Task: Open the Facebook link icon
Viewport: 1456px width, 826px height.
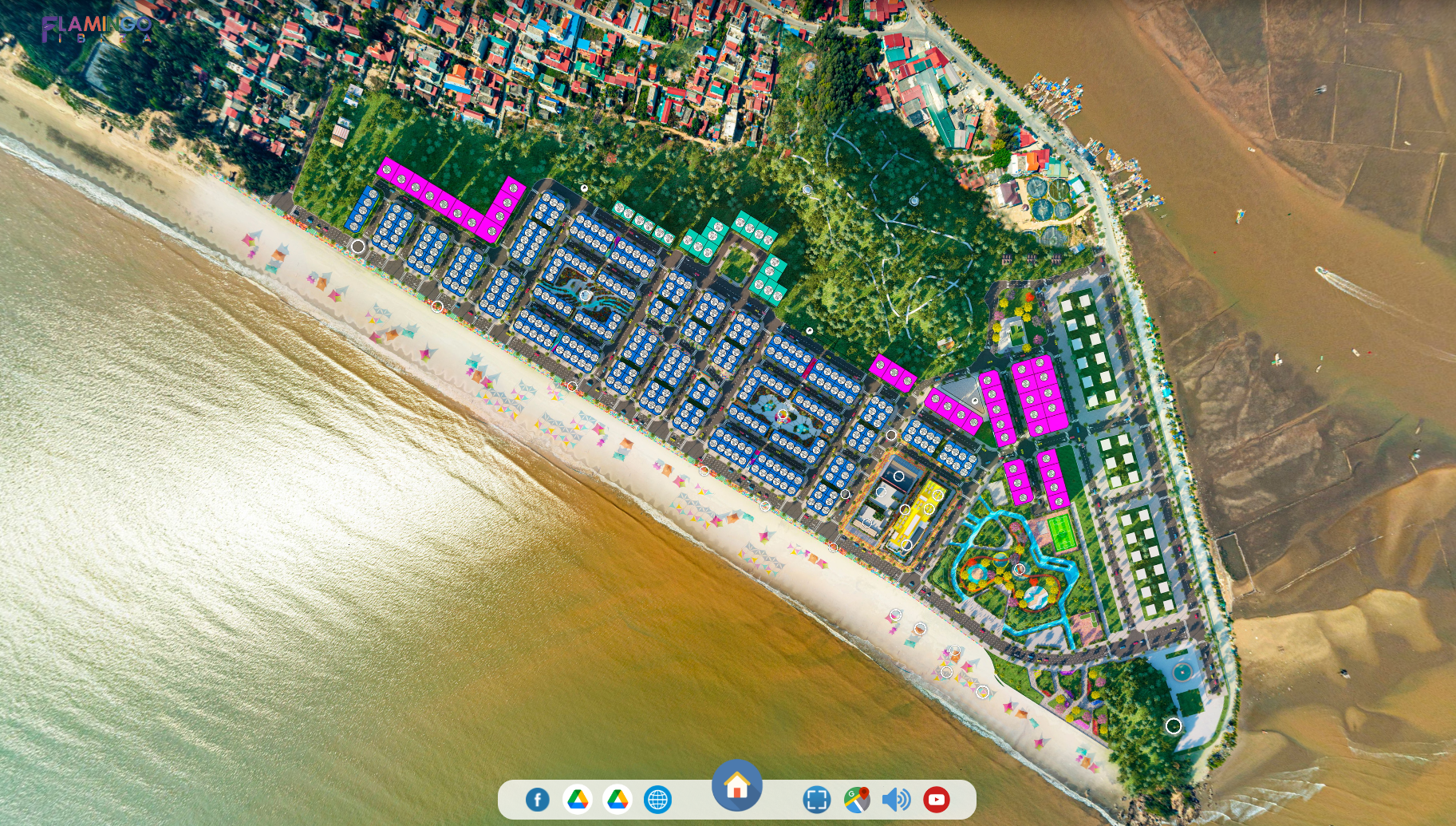Action: click(x=538, y=799)
